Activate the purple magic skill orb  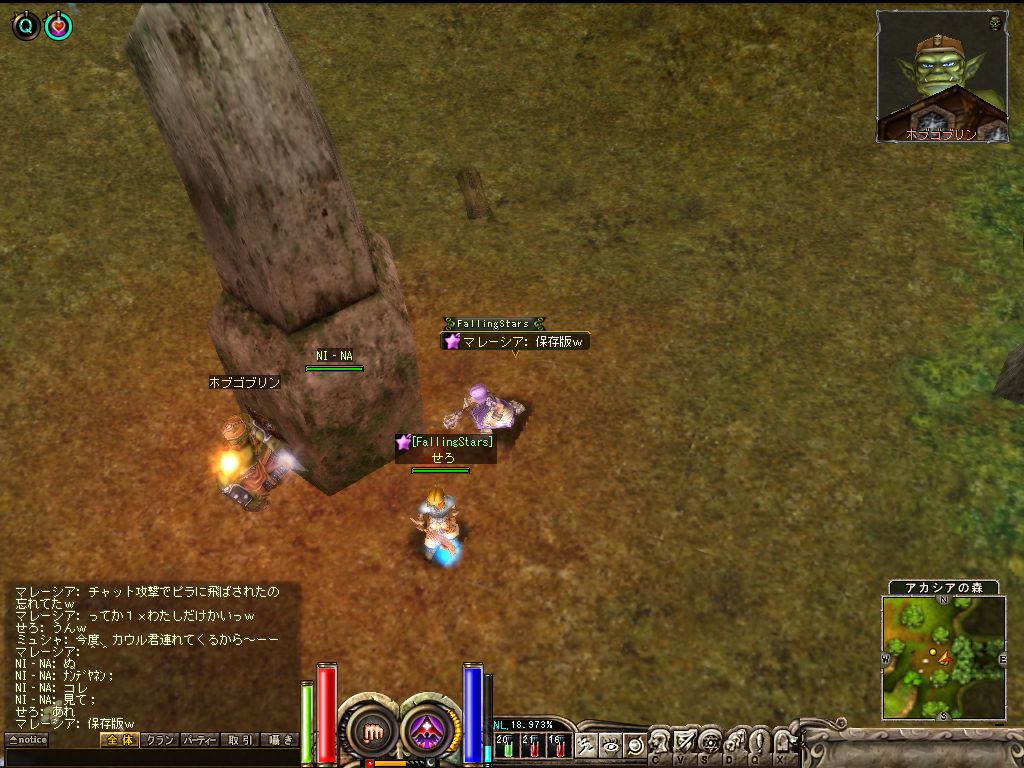(430, 731)
